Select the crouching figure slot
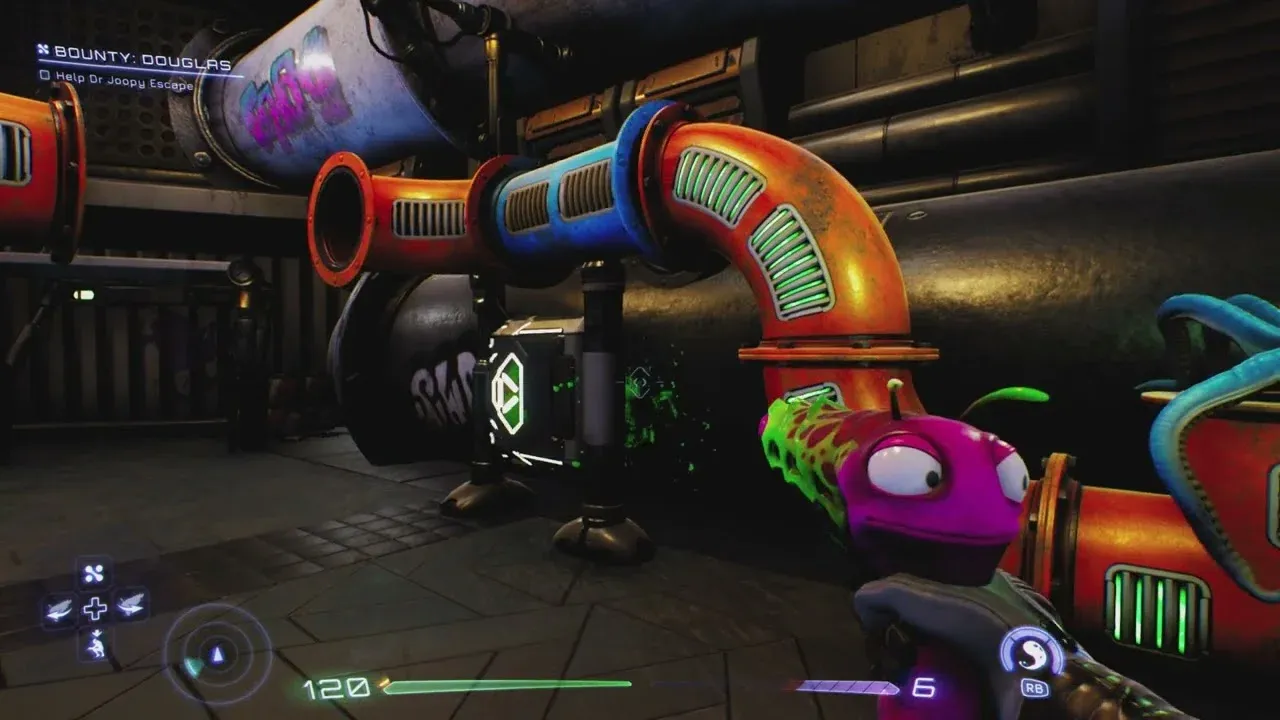 pos(95,643)
